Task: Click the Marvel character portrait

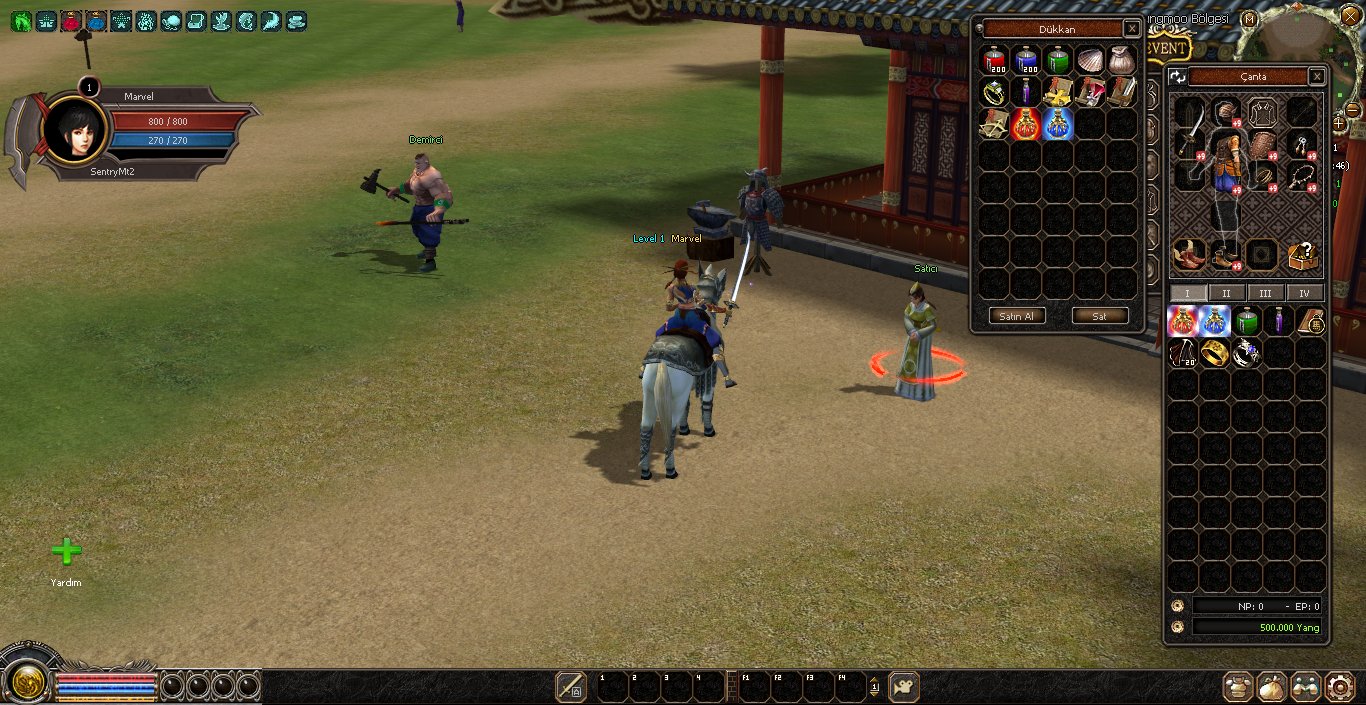Action: (x=75, y=128)
